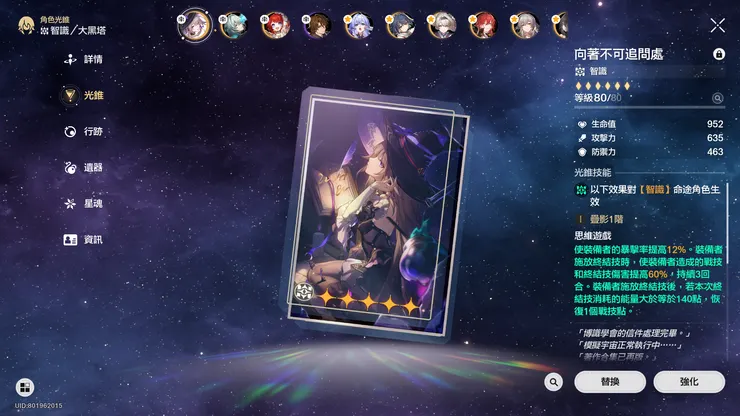Click the 替換 replace light cone button
The height and width of the screenshot is (416, 740).
610,382
